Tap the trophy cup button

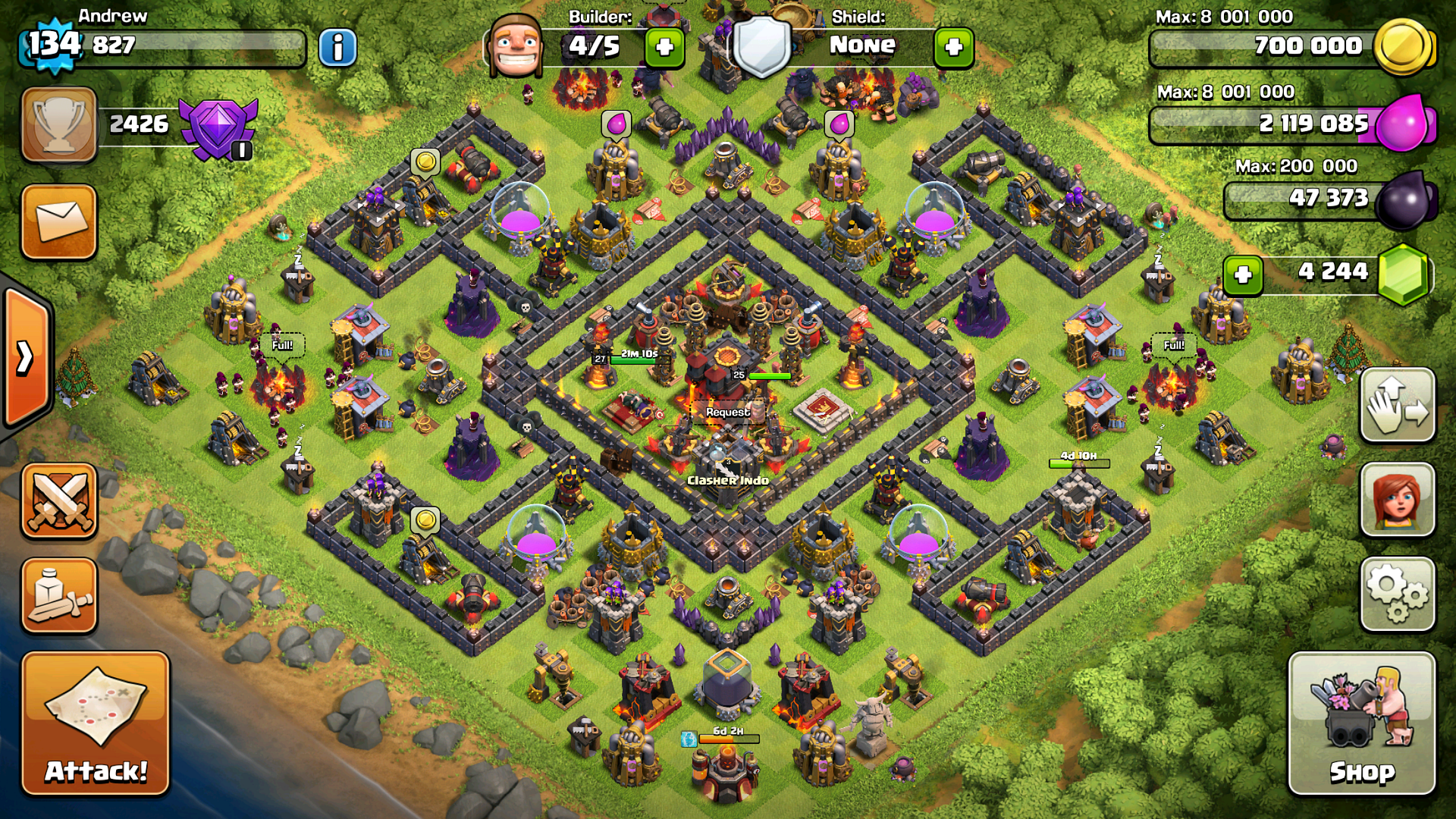point(59,125)
